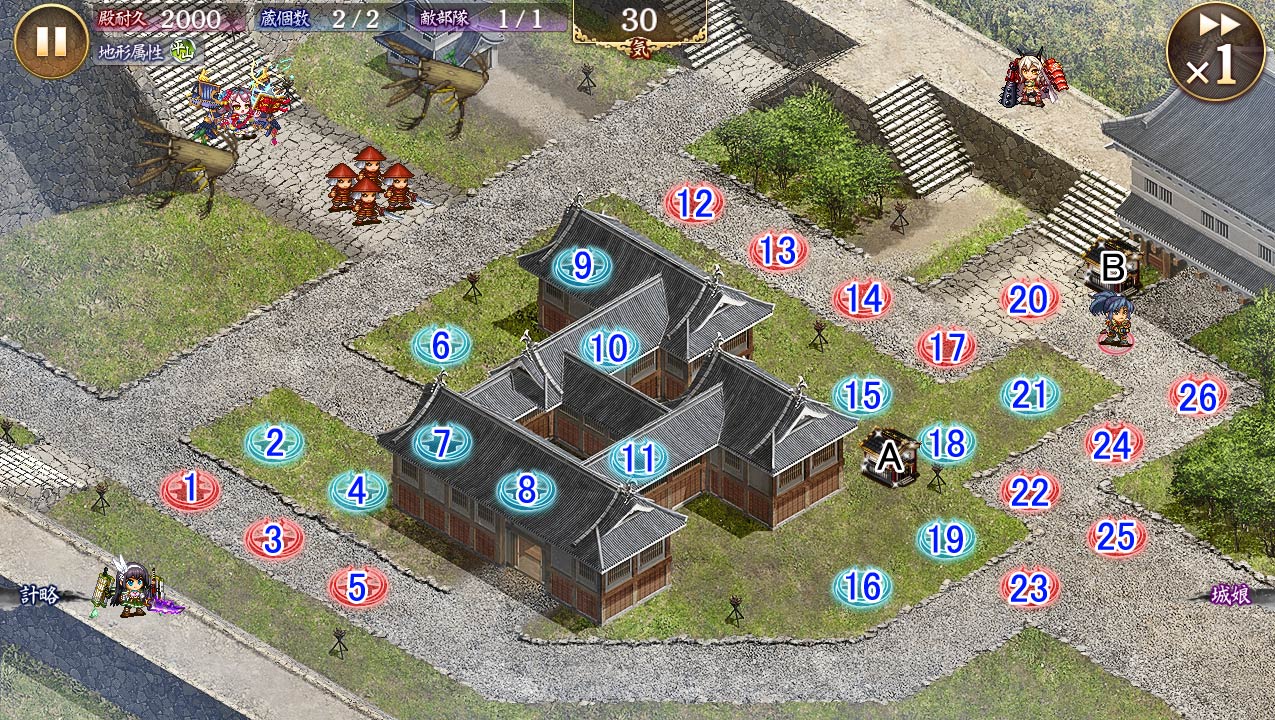Select the storehouse marked B
This screenshot has width=1275, height=720.
point(1112,268)
